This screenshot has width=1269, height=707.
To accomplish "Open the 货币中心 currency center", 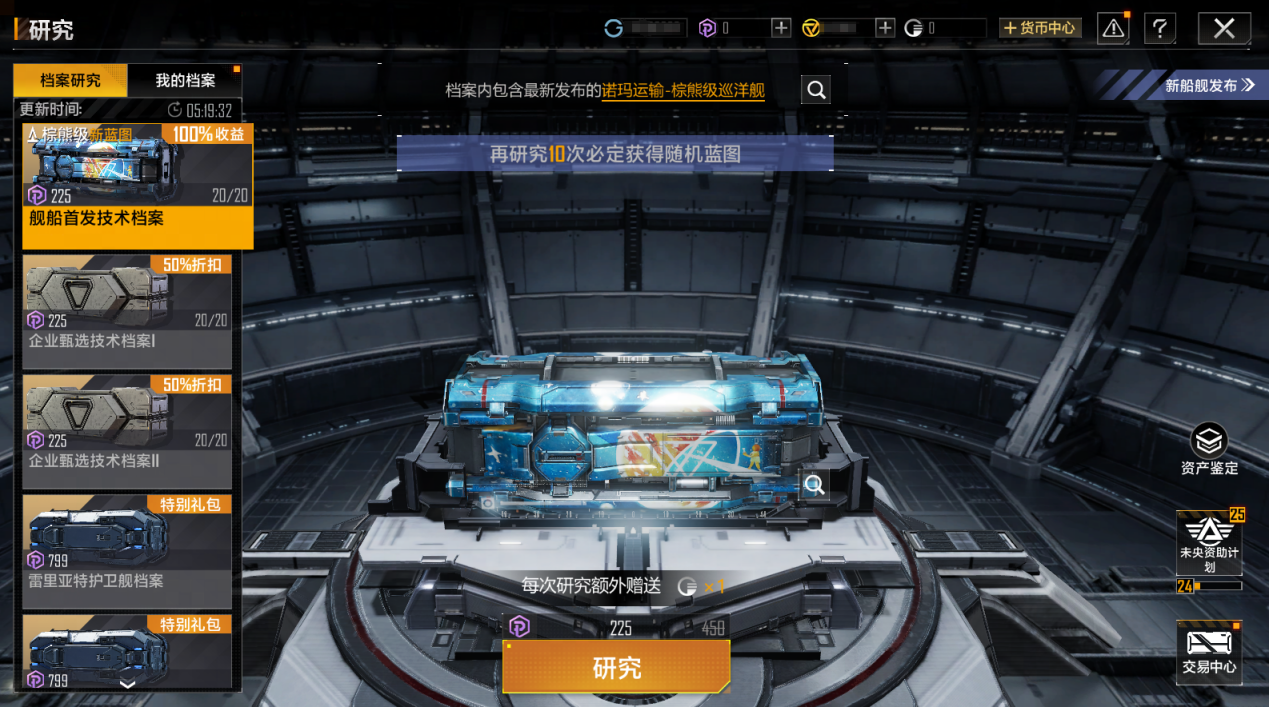I will (1040, 28).
